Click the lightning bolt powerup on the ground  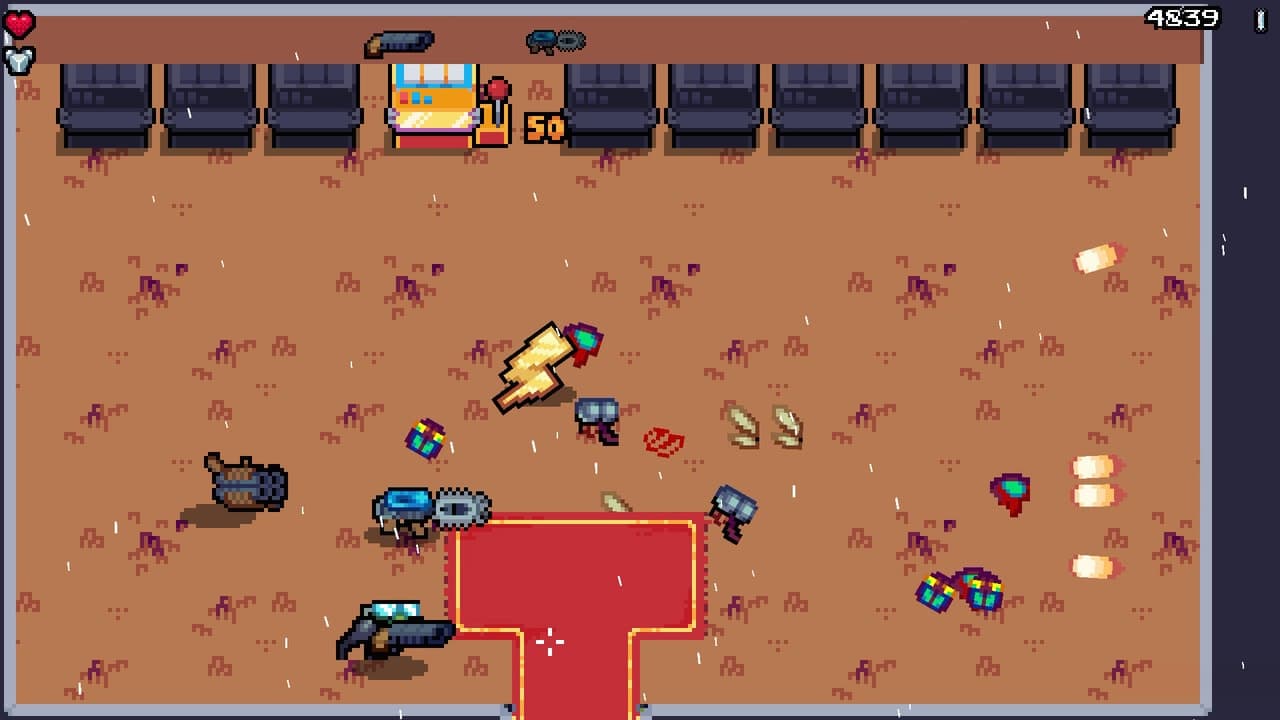(x=535, y=365)
